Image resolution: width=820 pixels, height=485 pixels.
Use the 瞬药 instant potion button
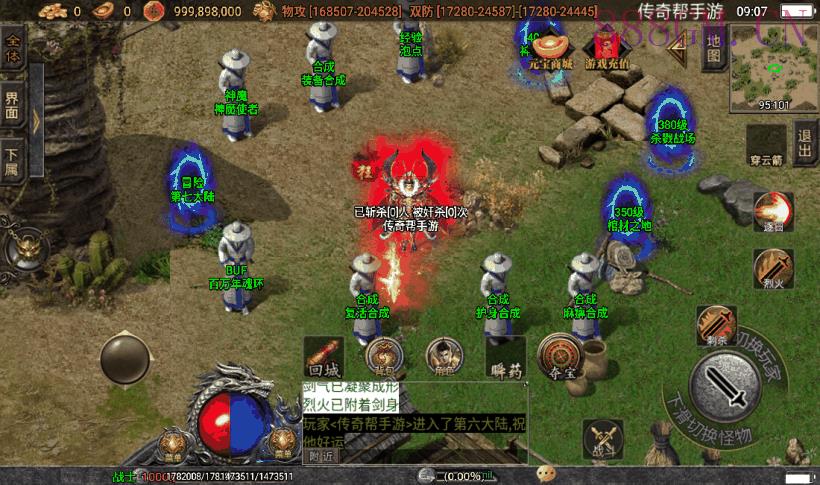tap(507, 357)
